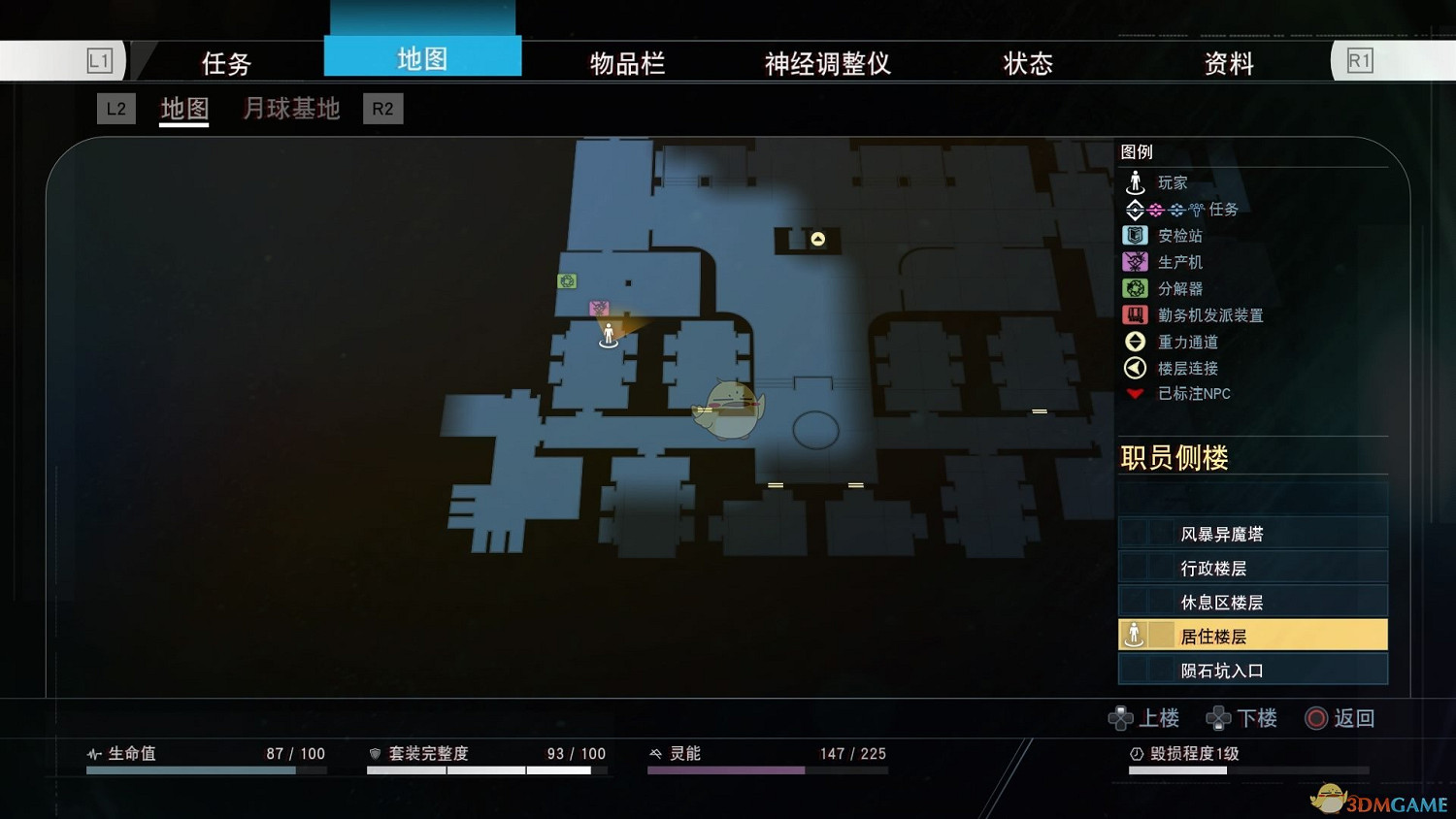
Task: Click the pink 生产机 icon on the map
Action: click(x=599, y=308)
